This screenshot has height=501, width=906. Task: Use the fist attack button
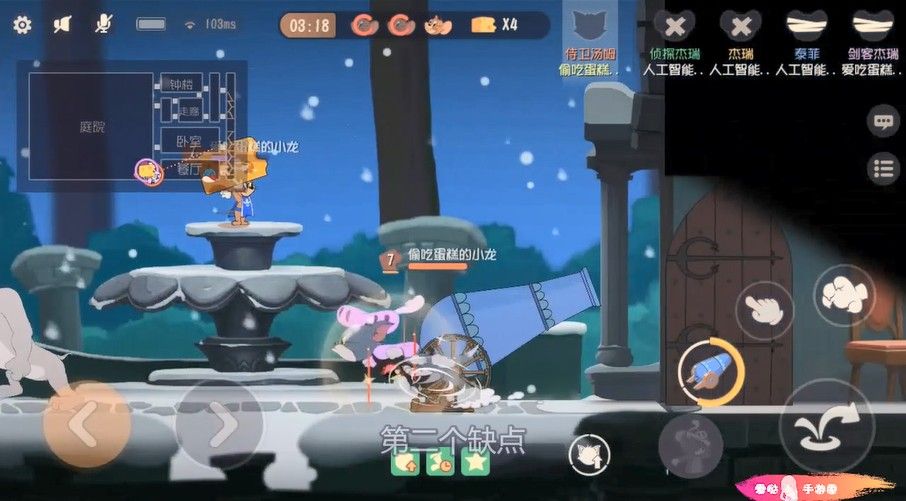[x=844, y=294]
